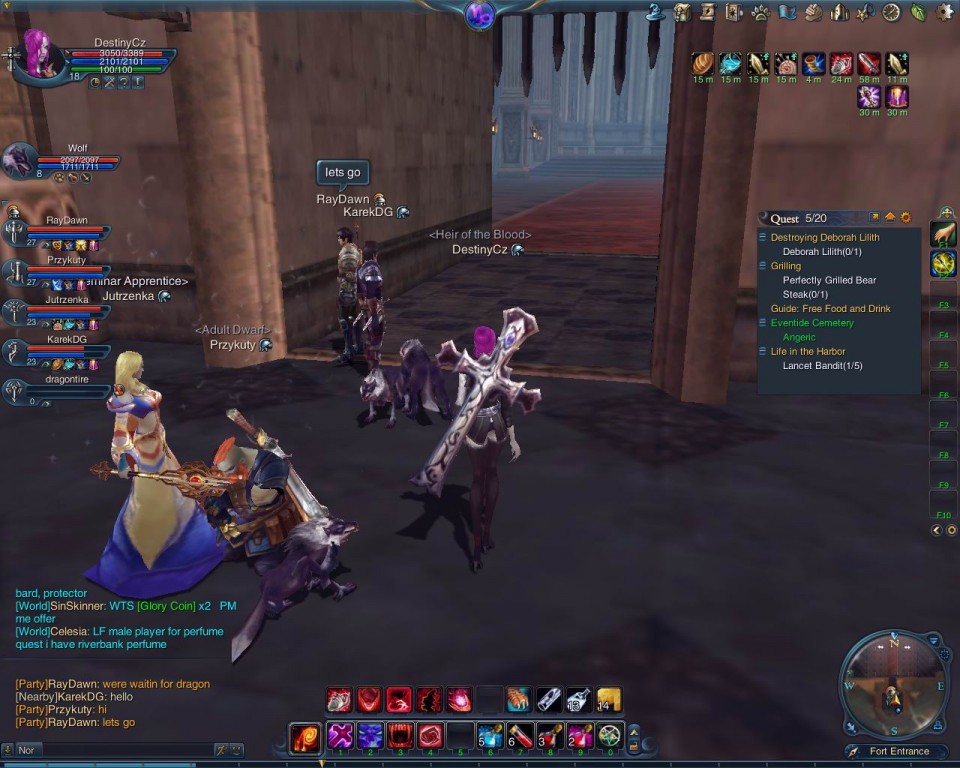Activate the F1 hand skill slot
960x768 pixels.
point(943,234)
